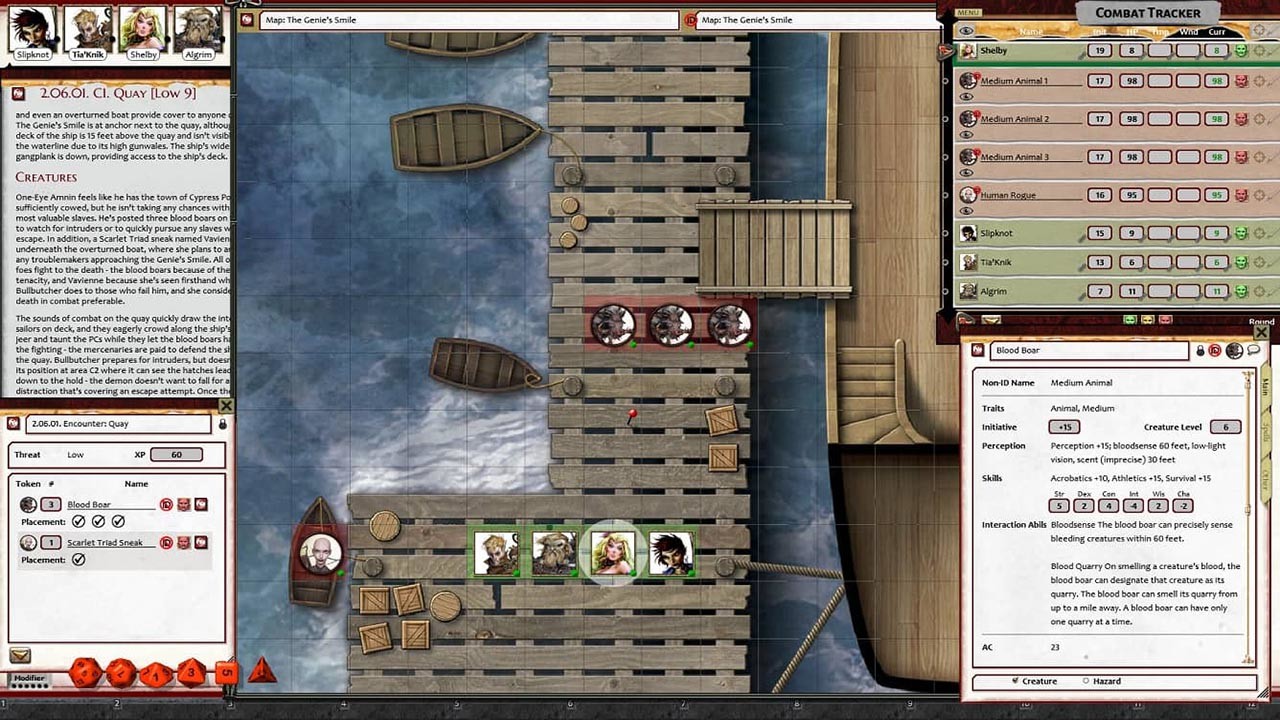Image resolution: width=1280 pixels, height=720 pixels.
Task: Toggle the lock icon on the Blood Boar sheet
Action: click(1200, 351)
